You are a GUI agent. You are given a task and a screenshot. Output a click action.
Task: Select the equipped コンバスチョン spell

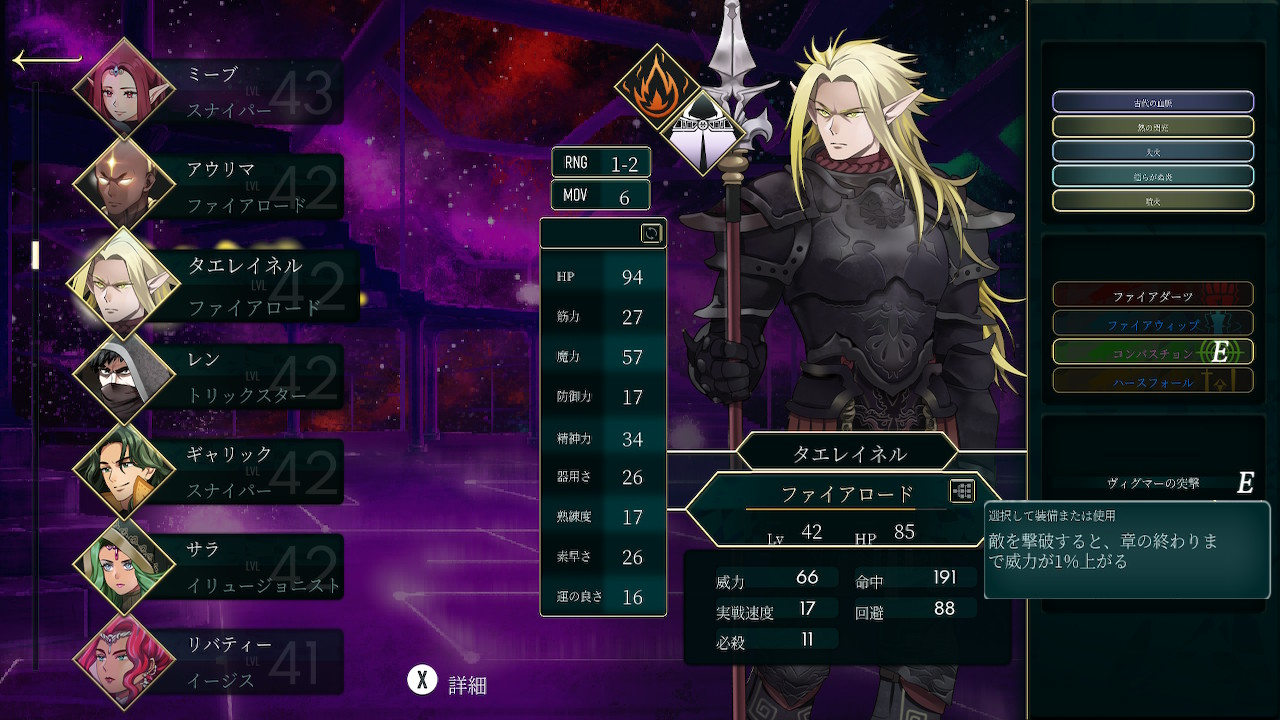click(x=1152, y=352)
